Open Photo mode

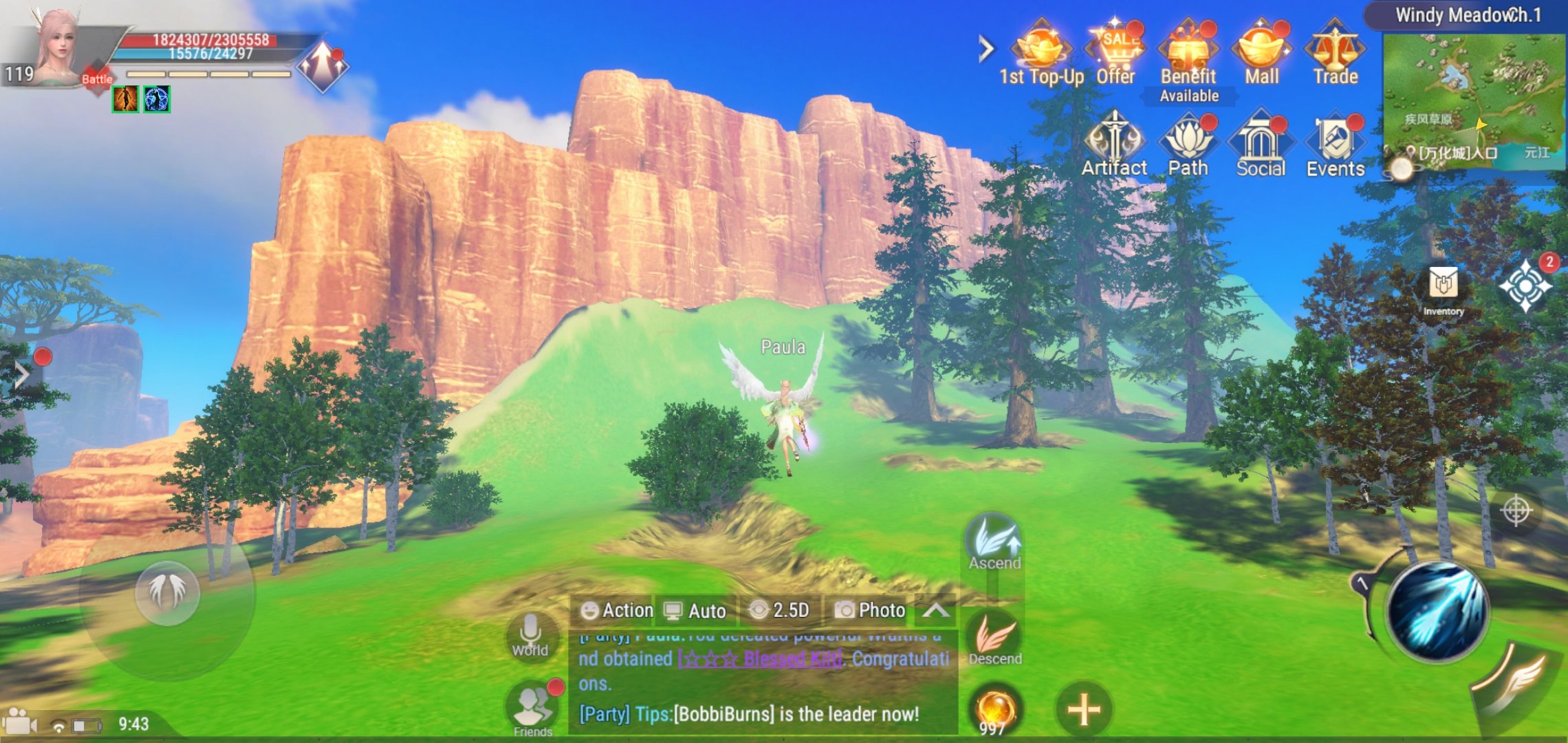[x=870, y=610]
